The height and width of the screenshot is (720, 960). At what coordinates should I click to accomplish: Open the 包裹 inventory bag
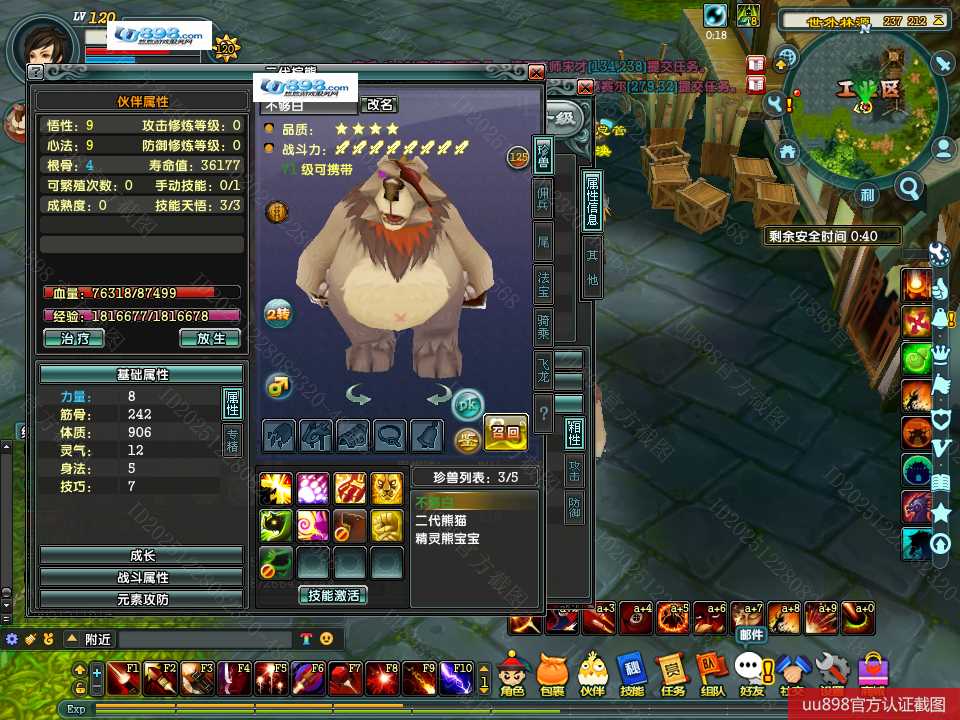pos(552,673)
